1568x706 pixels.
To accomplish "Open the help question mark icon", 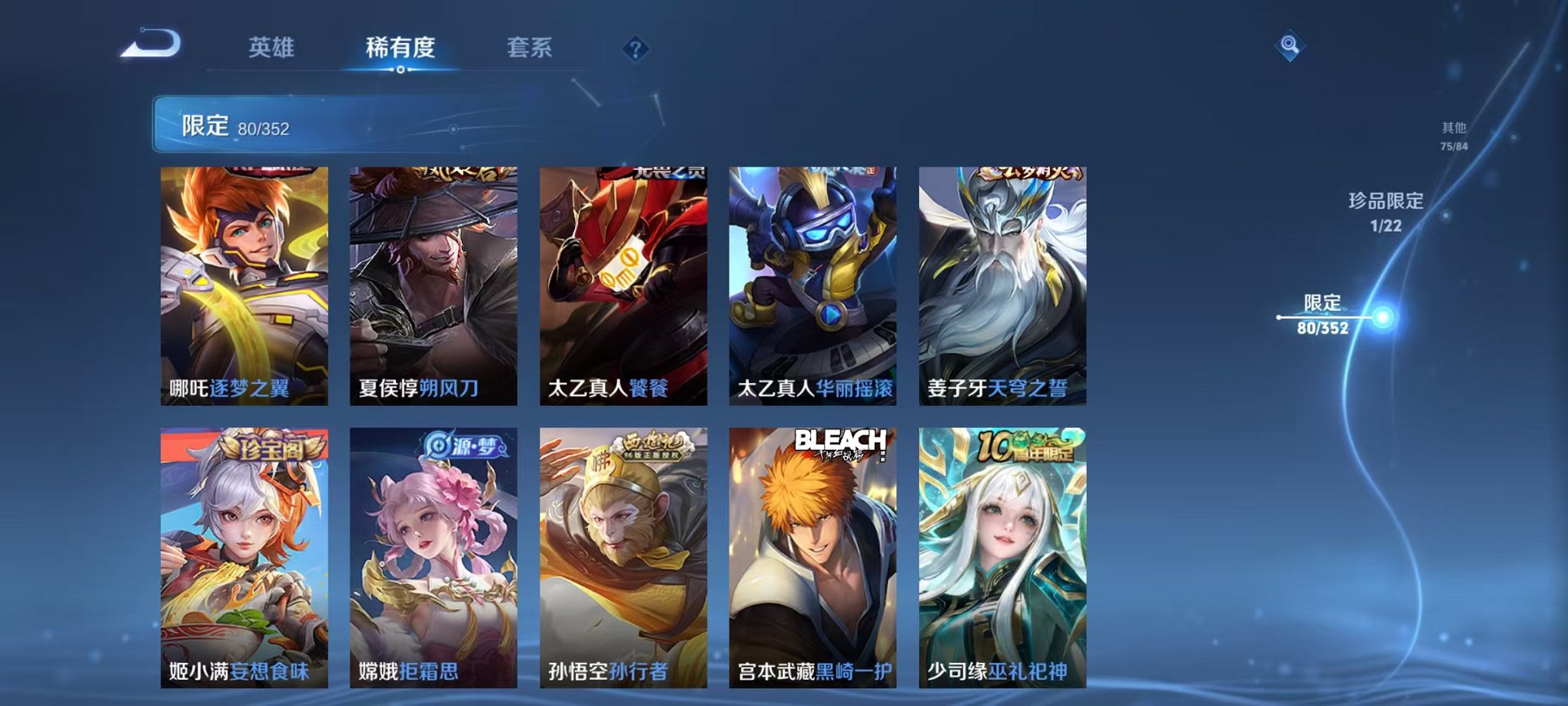I will coord(633,49).
